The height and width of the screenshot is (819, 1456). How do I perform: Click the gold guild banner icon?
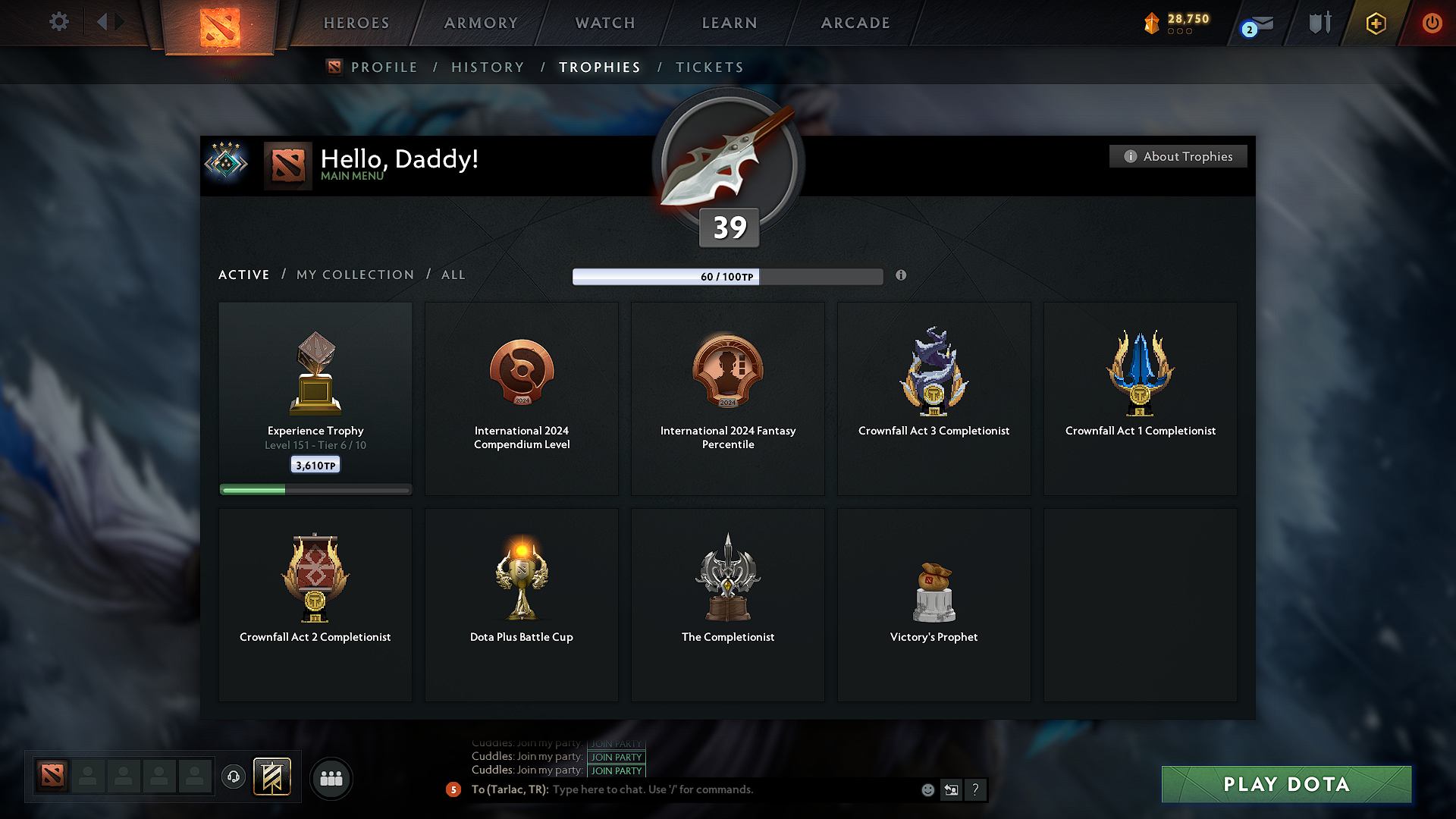tap(273, 777)
